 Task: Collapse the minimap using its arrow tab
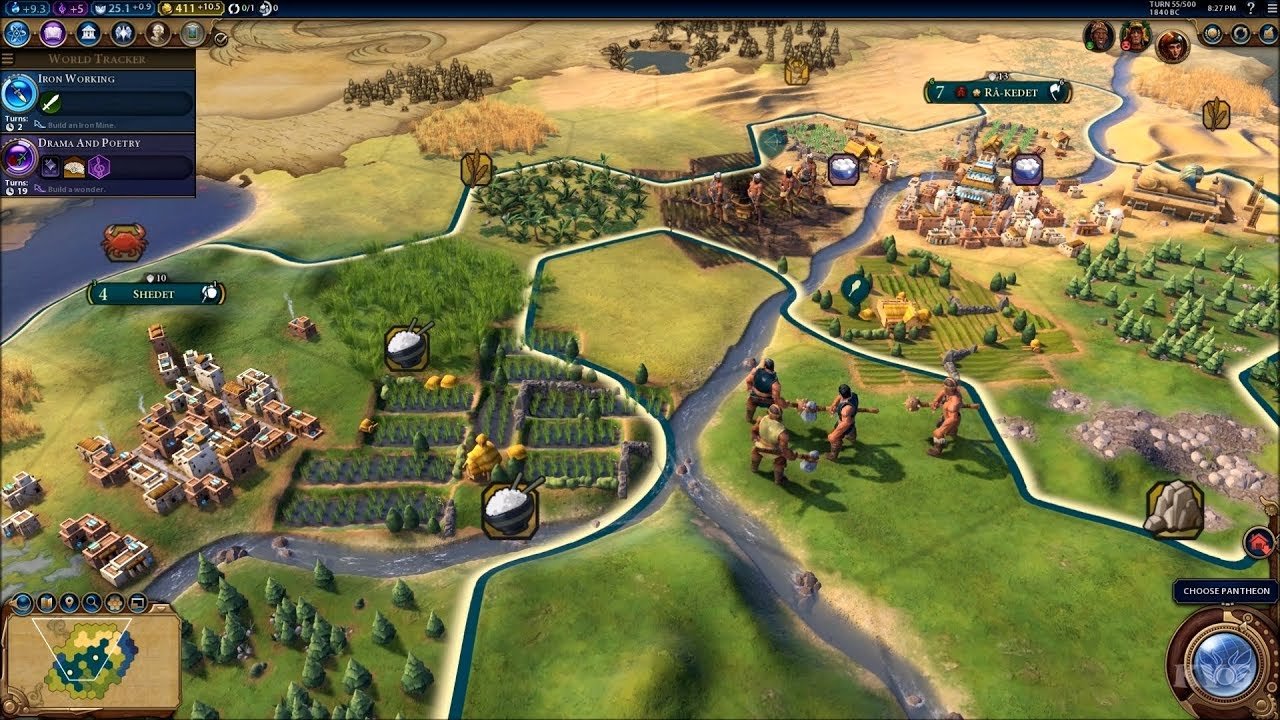(160, 609)
